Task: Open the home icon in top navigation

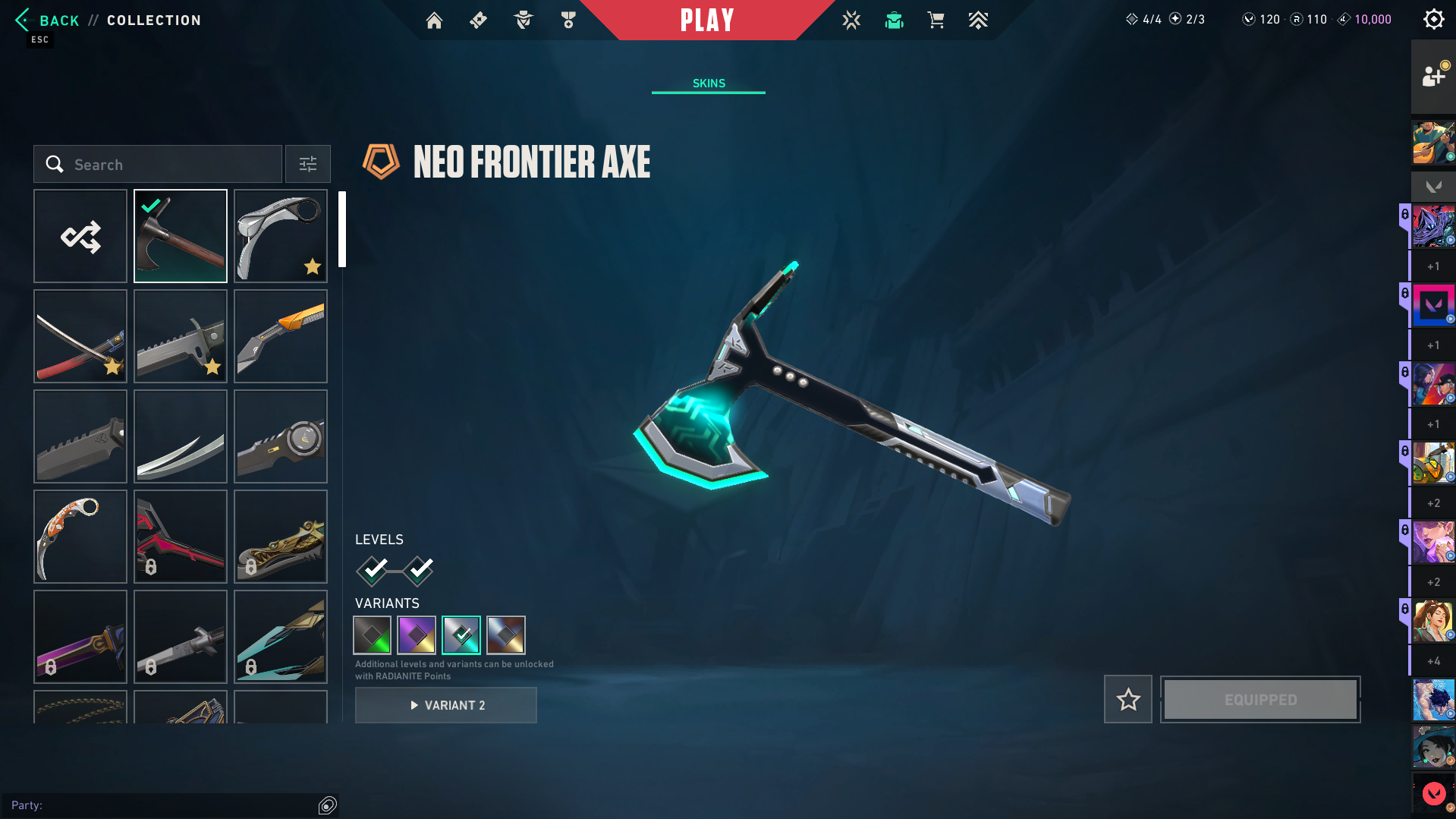Action: point(434,20)
